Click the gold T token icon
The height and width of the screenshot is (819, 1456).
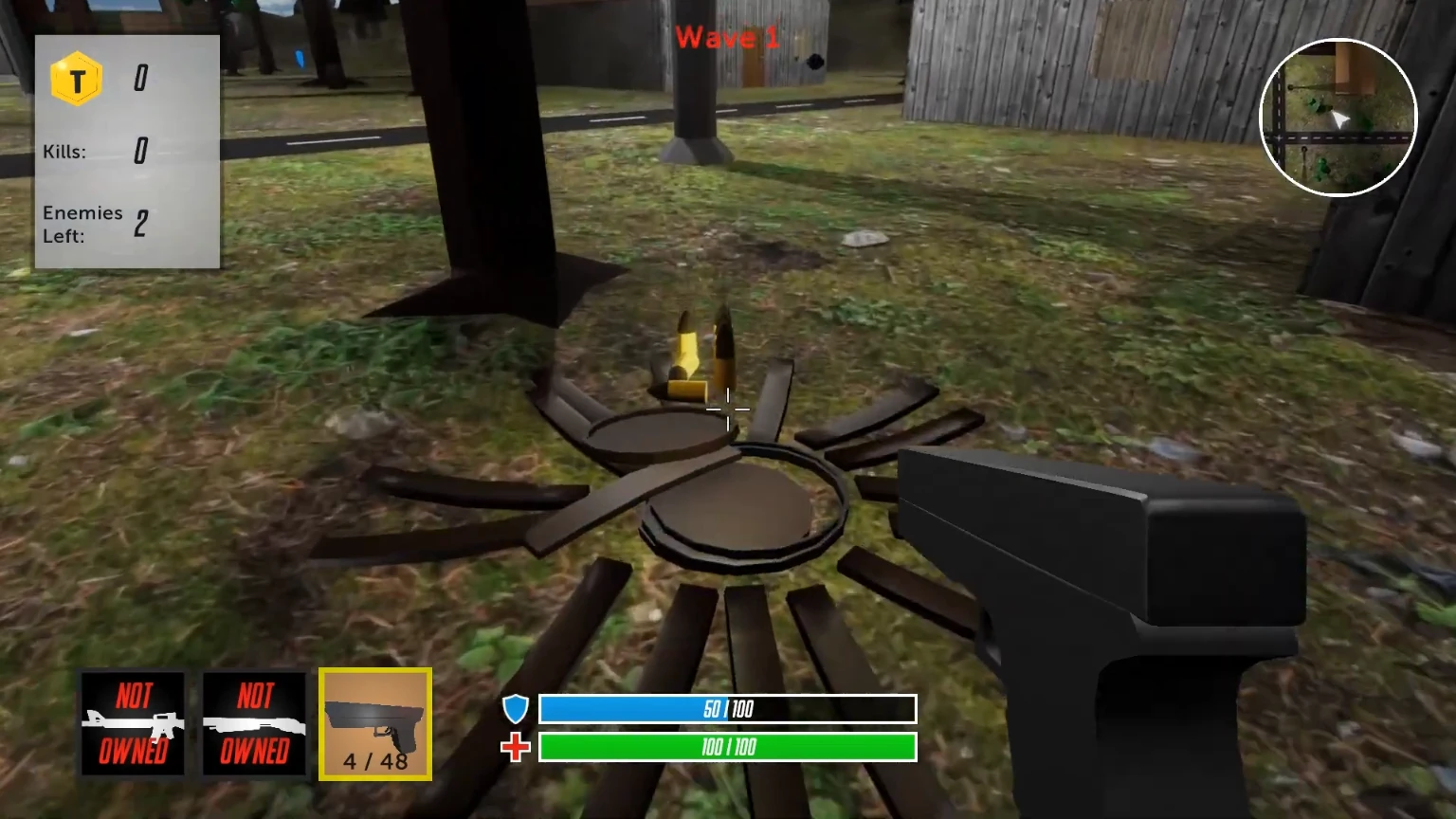coord(78,79)
